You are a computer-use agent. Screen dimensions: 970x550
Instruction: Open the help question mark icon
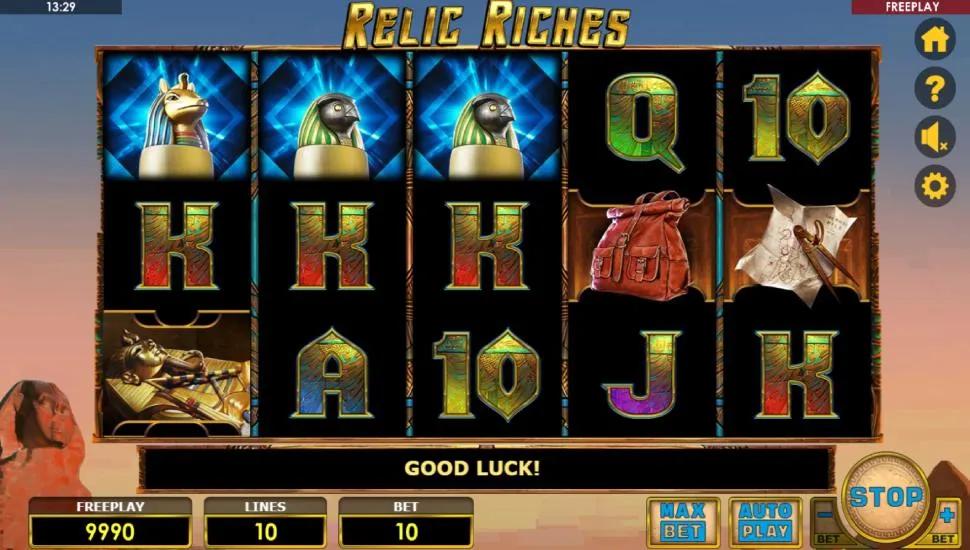pos(935,89)
